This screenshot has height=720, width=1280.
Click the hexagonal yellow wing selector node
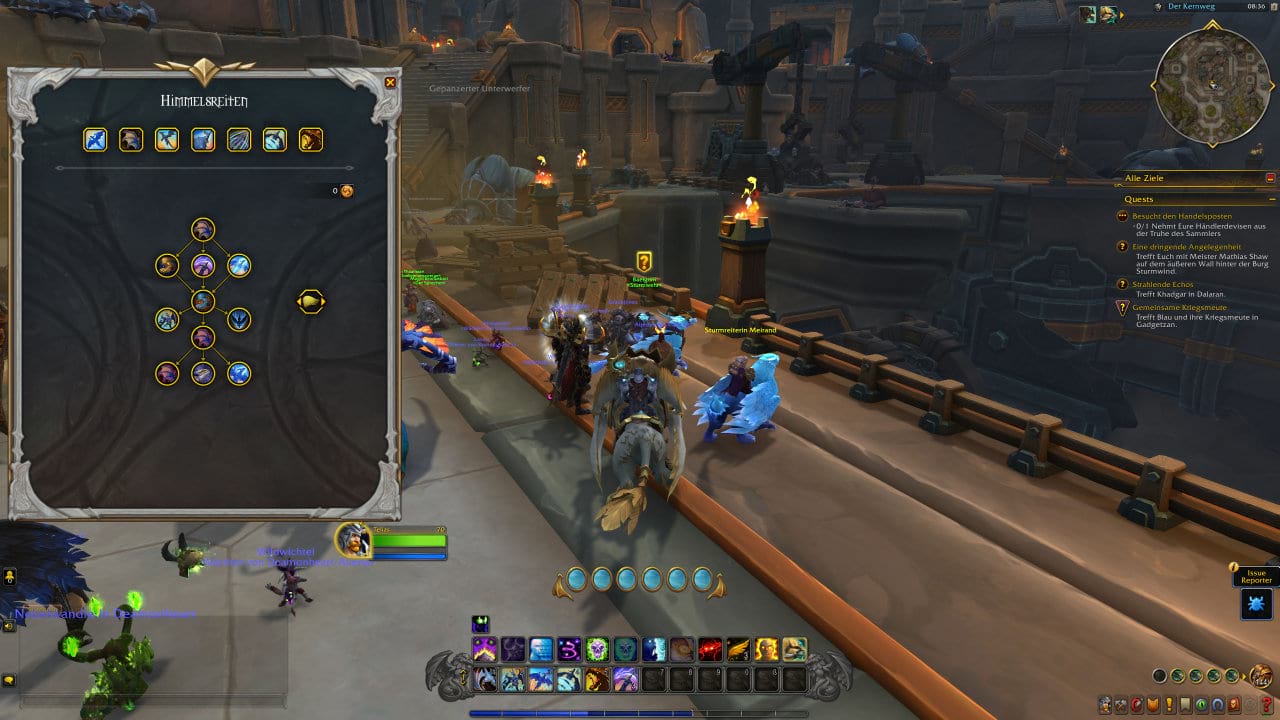click(x=311, y=301)
